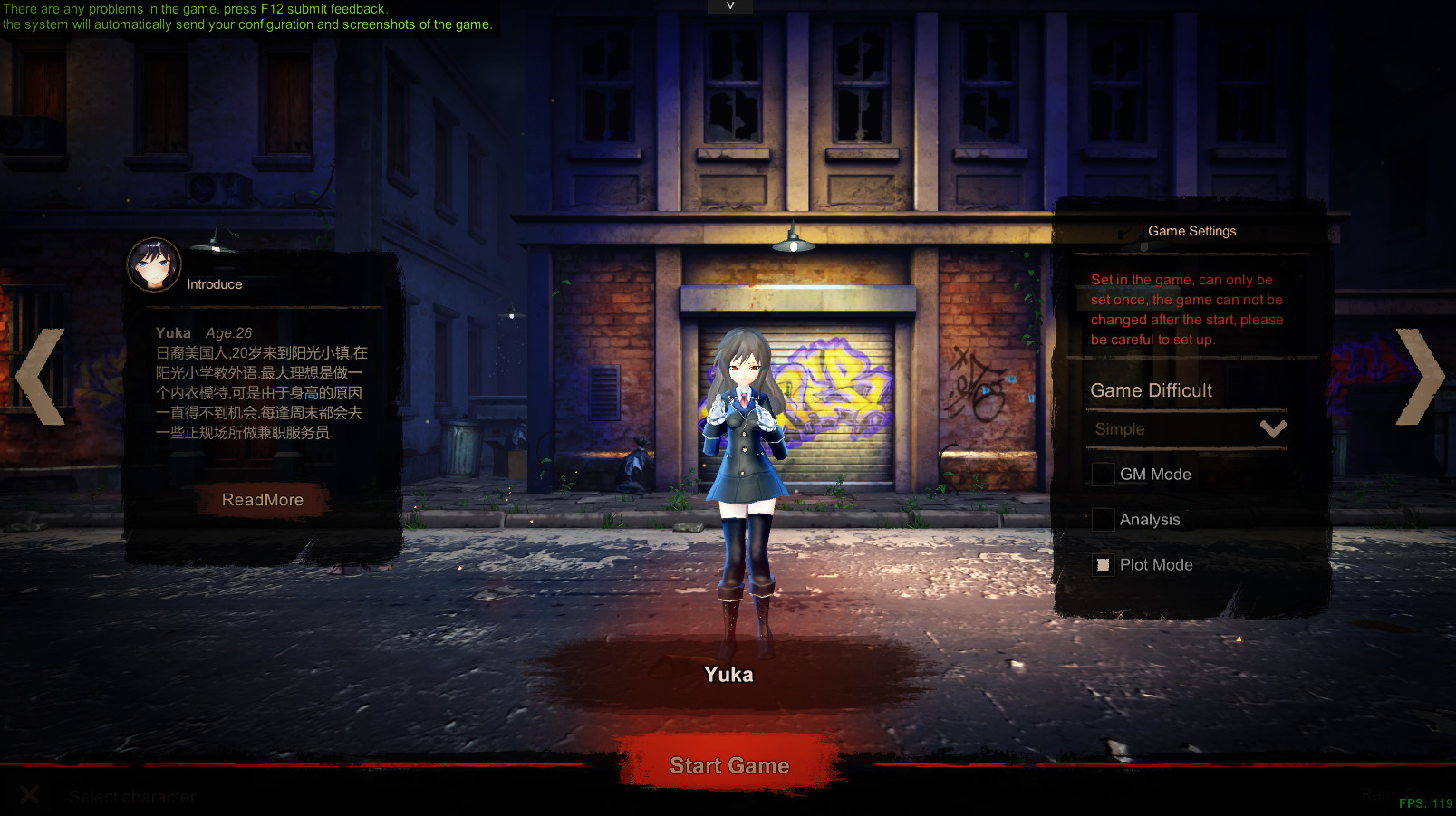Expand the Game Difficult section
The image size is (1456, 816).
(x=1151, y=390)
